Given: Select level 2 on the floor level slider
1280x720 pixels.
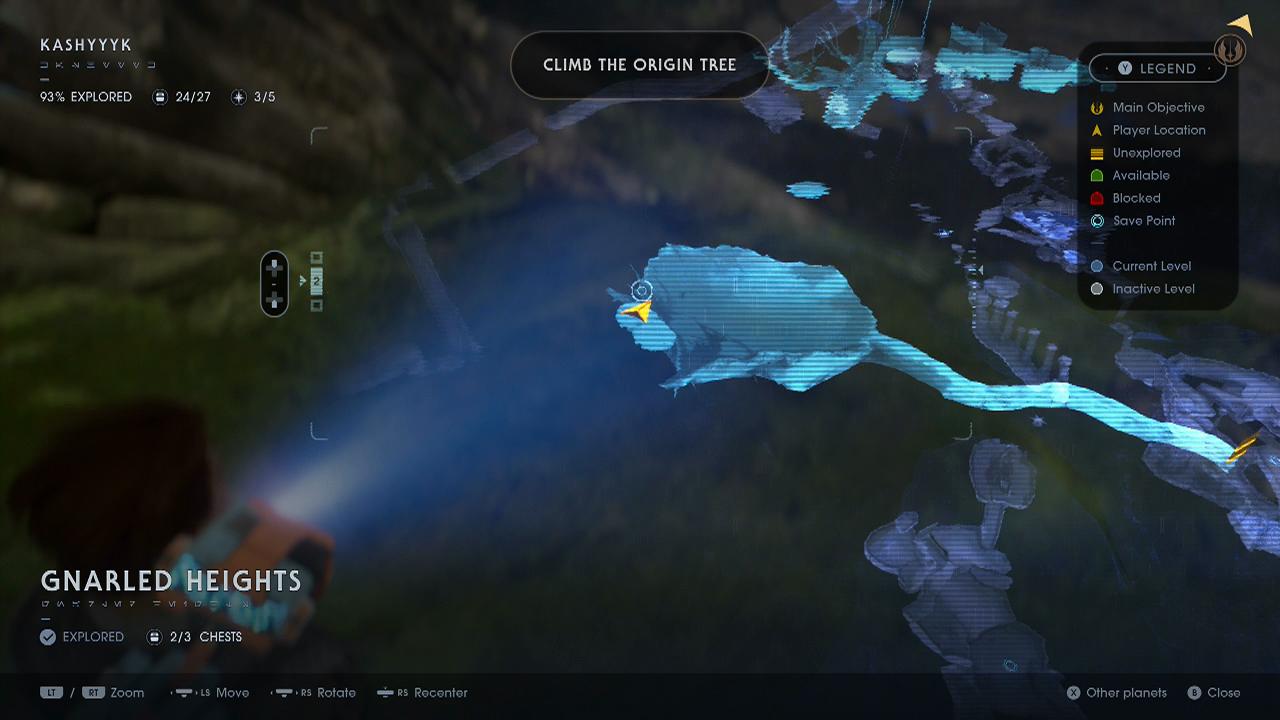Looking at the screenshot, I should [317, 282].
